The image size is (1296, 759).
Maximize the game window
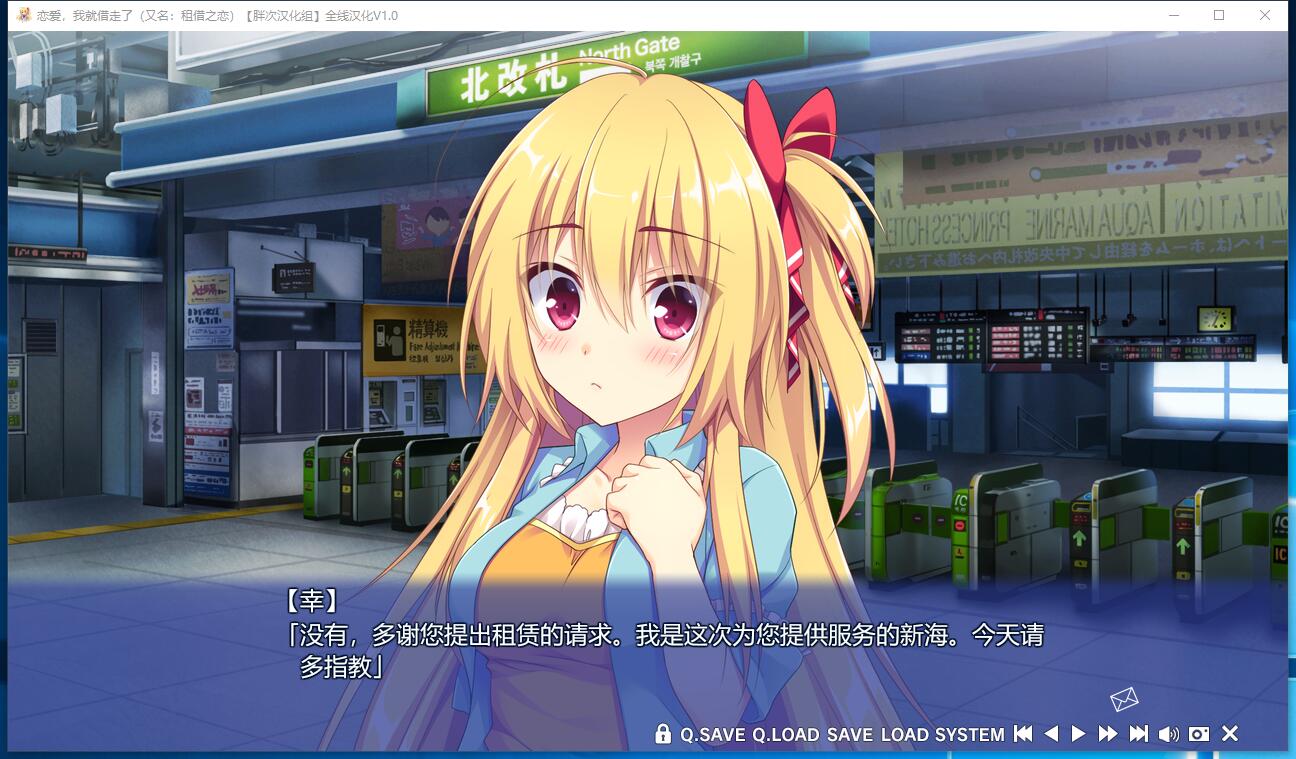[x=1219, y=15]
